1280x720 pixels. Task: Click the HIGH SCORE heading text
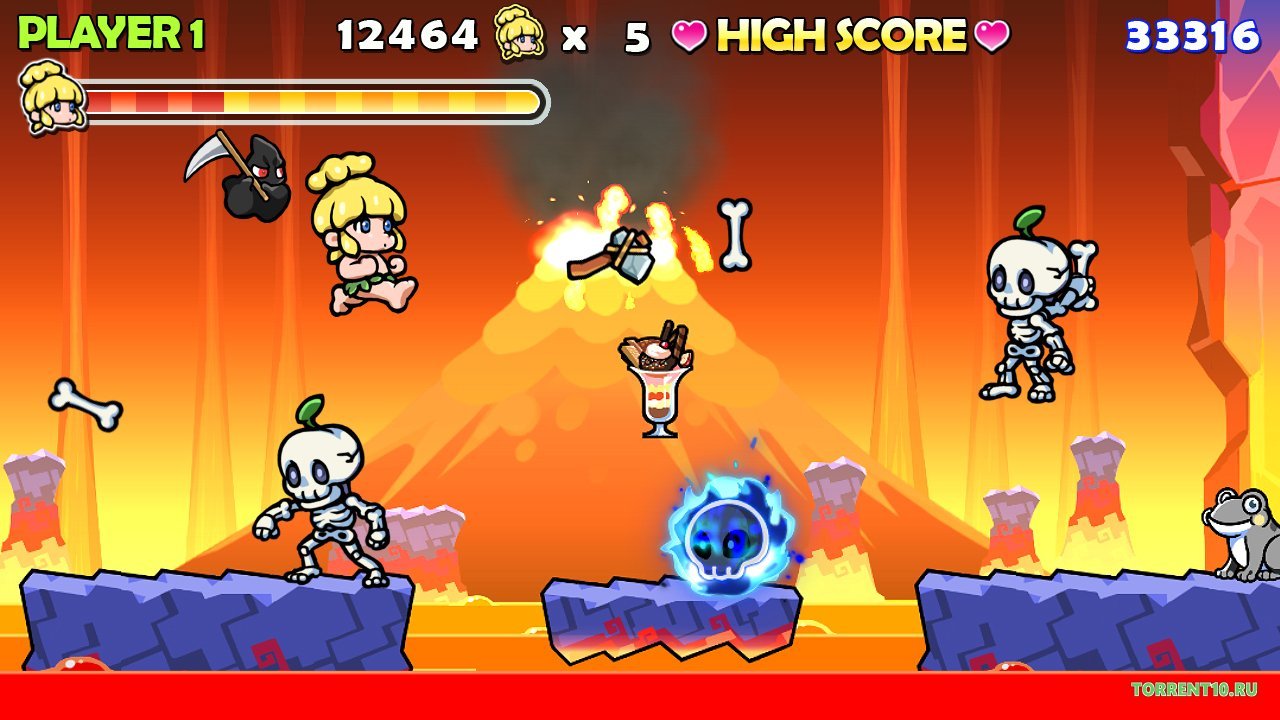click(841, 34)
